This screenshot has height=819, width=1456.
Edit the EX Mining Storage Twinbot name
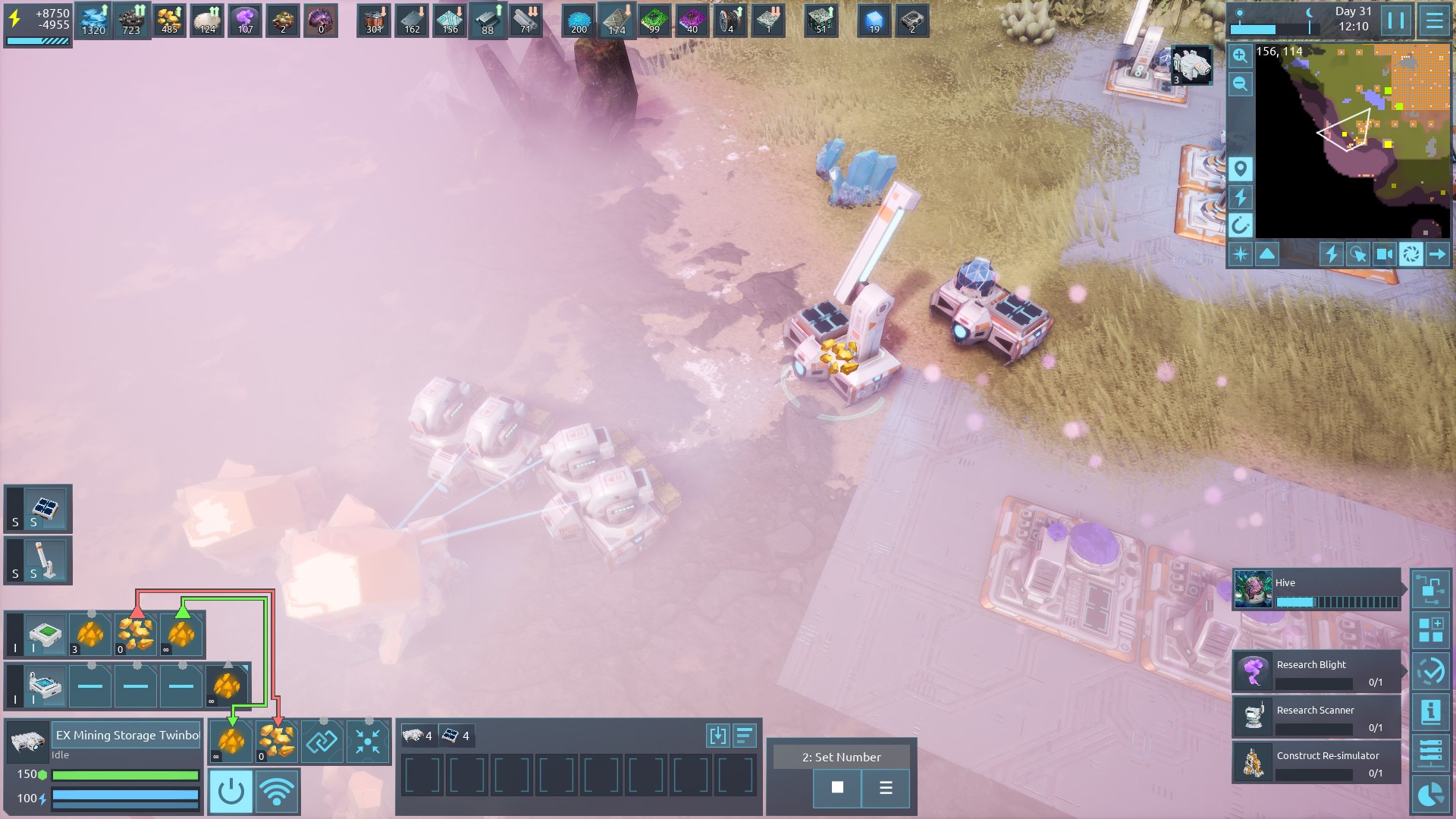[x=127, y=735]
